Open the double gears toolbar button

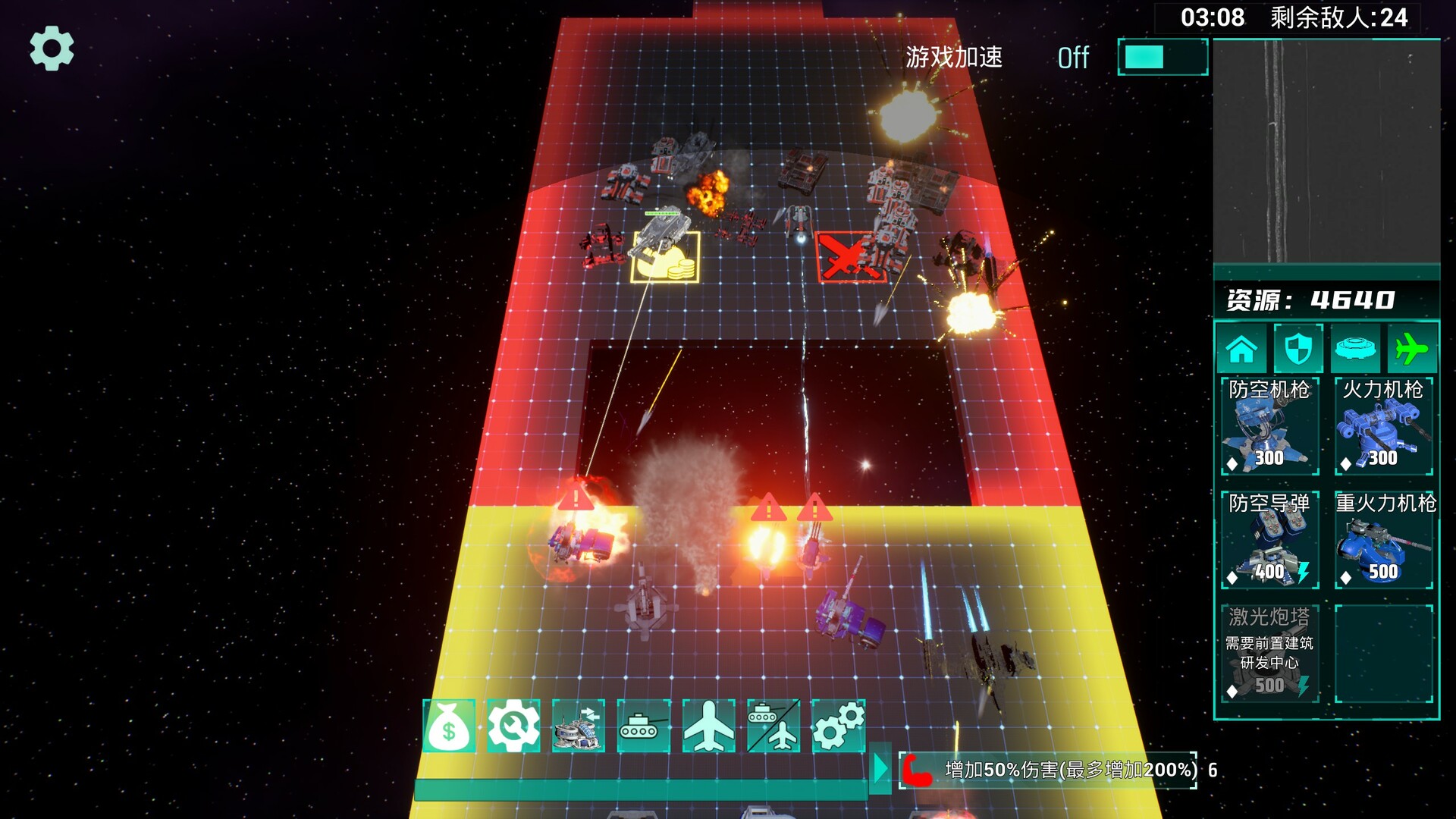click(838, 726)
